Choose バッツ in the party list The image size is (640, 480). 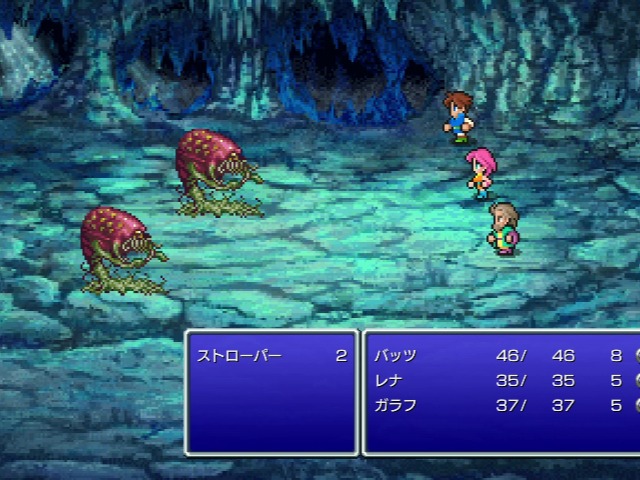[x=396, y=356]
